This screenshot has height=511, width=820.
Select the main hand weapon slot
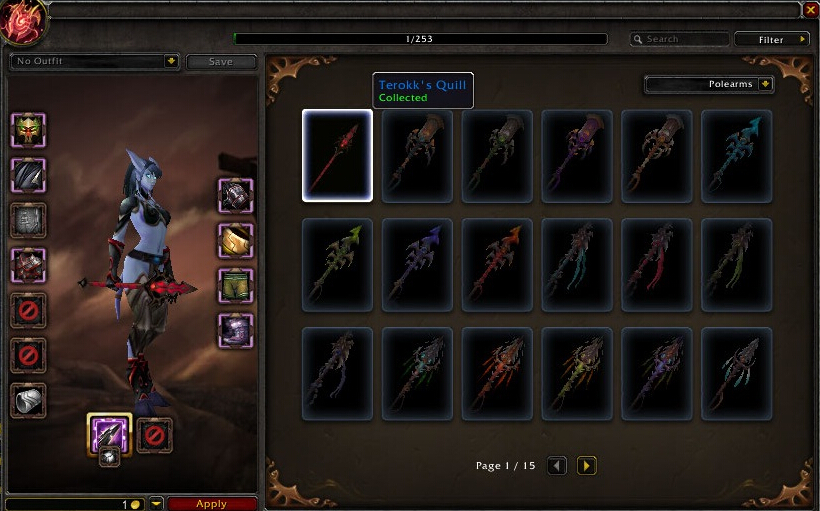tap(109, 433)
